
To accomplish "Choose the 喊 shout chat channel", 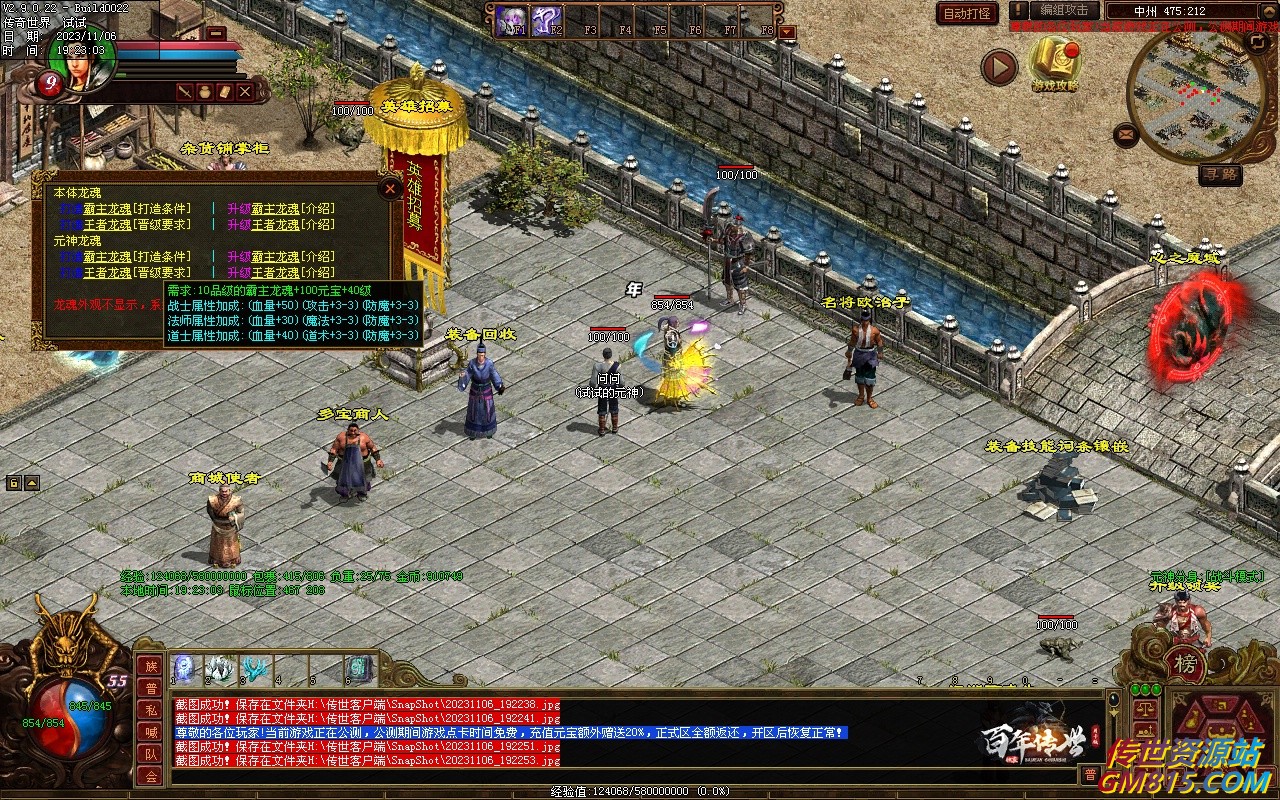I will pyautogui.click(x=150, y=732).
